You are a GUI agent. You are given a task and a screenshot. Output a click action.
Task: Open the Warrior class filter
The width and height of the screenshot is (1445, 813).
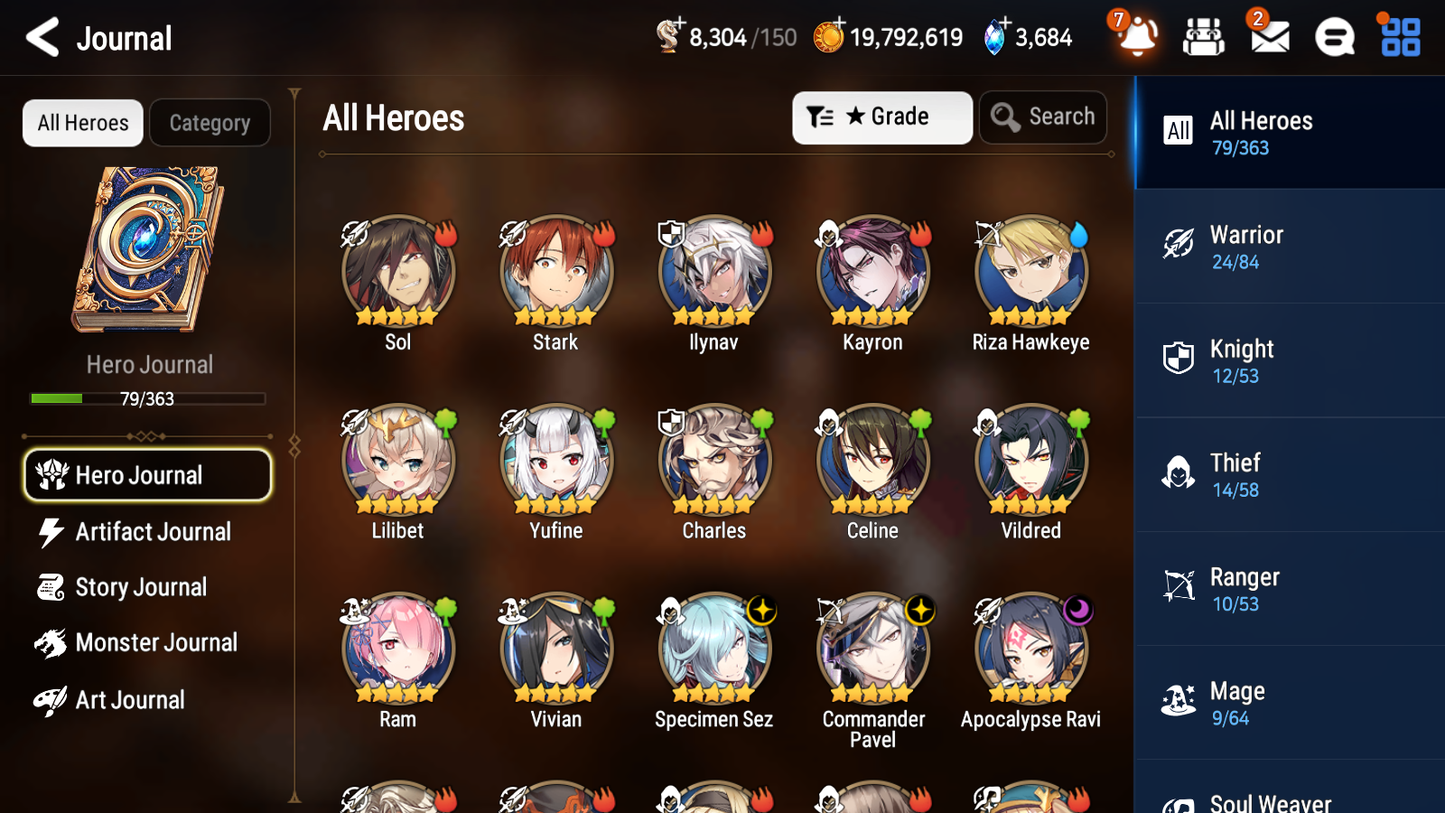point(1289,246)
